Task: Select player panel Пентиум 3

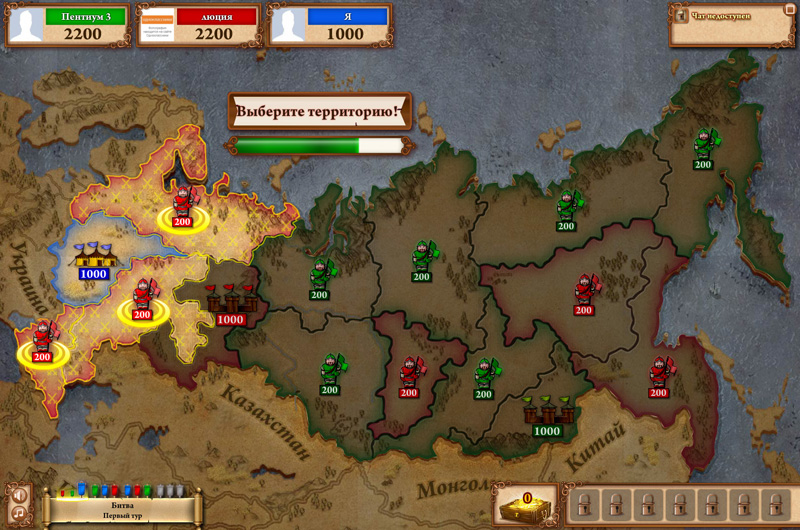Action: tap(68, 25)
